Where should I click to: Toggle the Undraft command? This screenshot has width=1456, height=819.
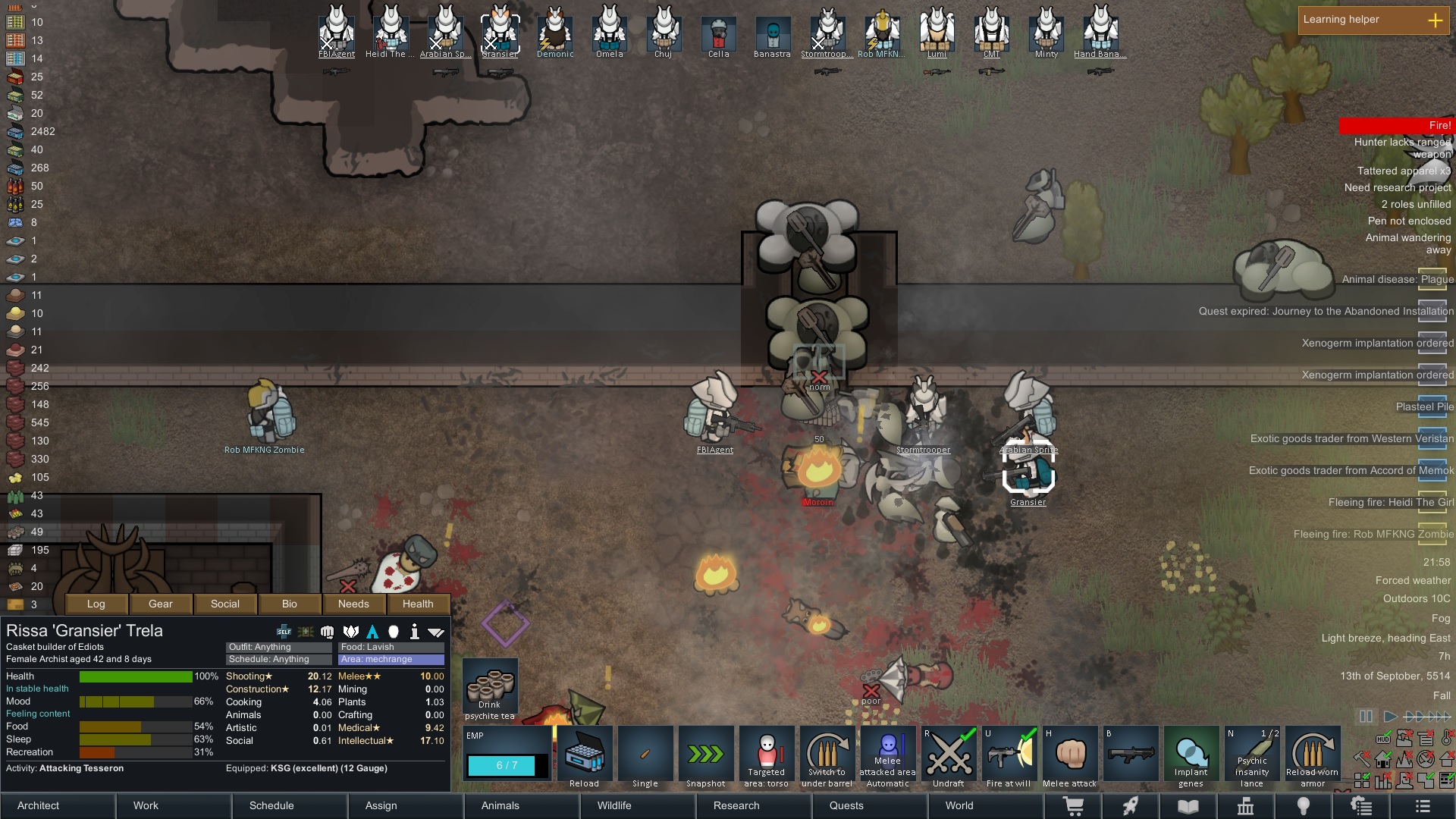point(948,757)
